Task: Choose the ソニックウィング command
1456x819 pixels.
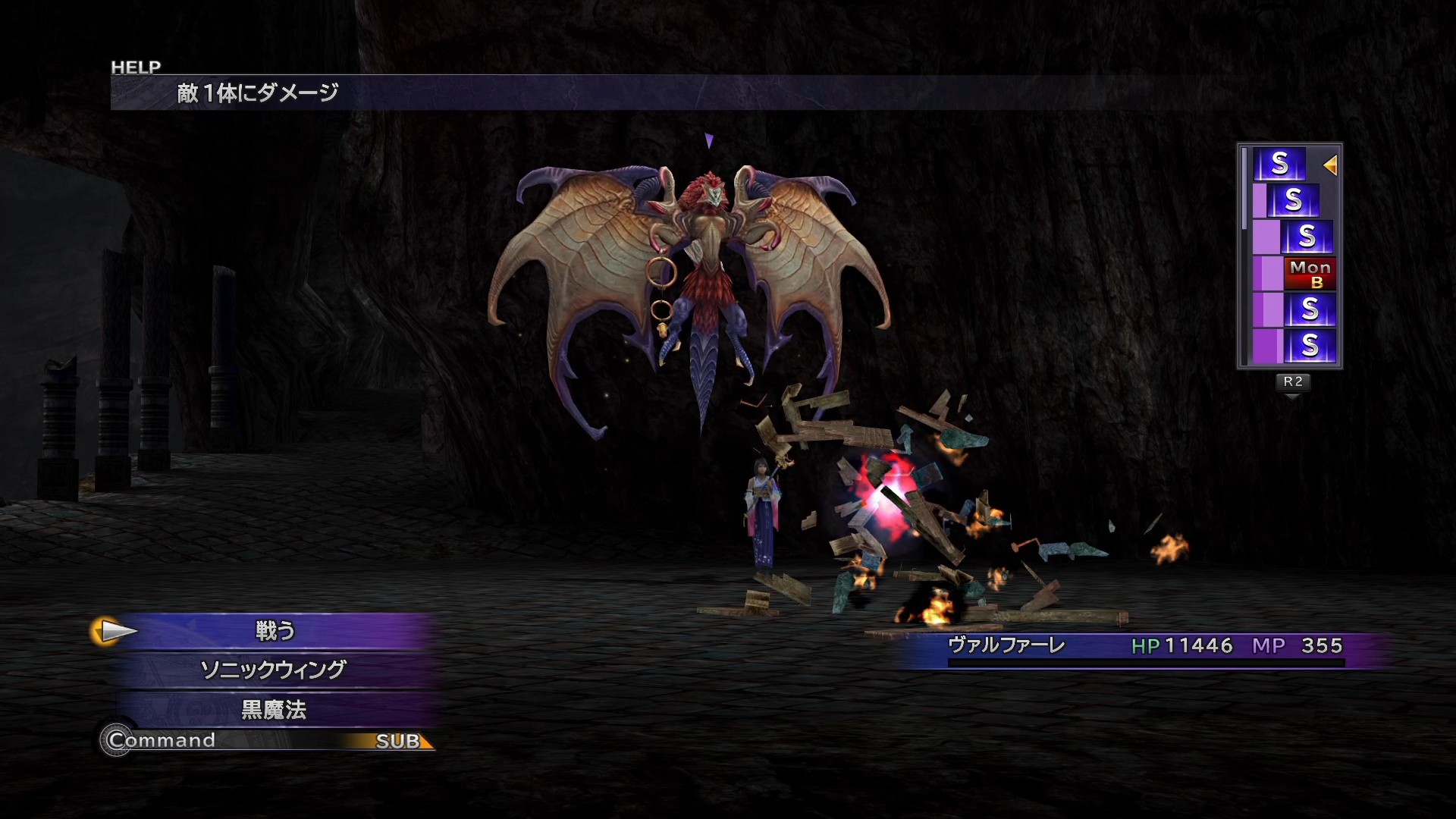Action: point(273,670)
